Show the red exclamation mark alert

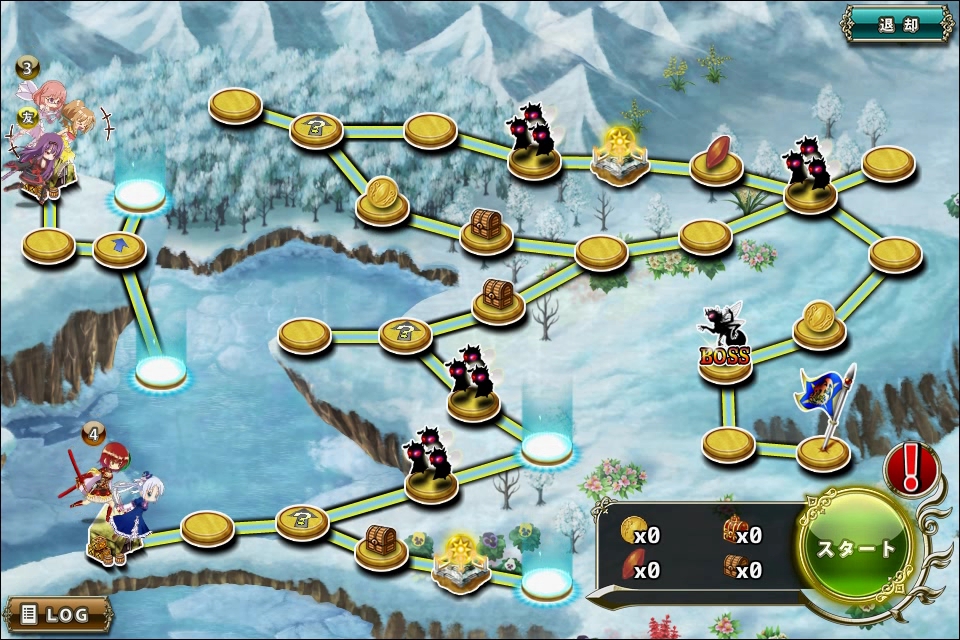pyautogui.click(x=911, y=468)
